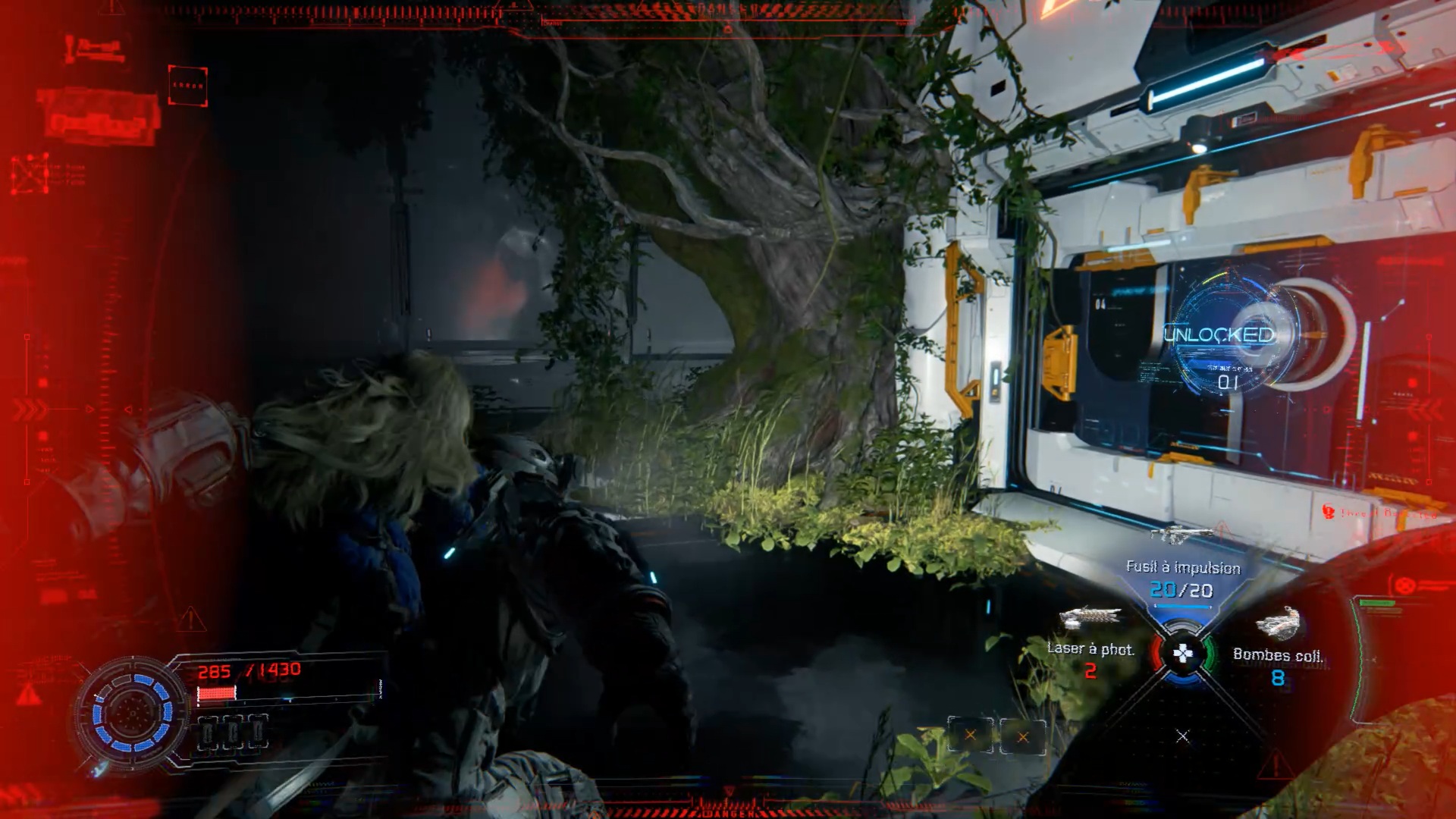Image resolution: width=1456 pixels, height=819 pixels.
Task: Switch to the Laser à phot. weapon
Action: tap(1090, 648)
